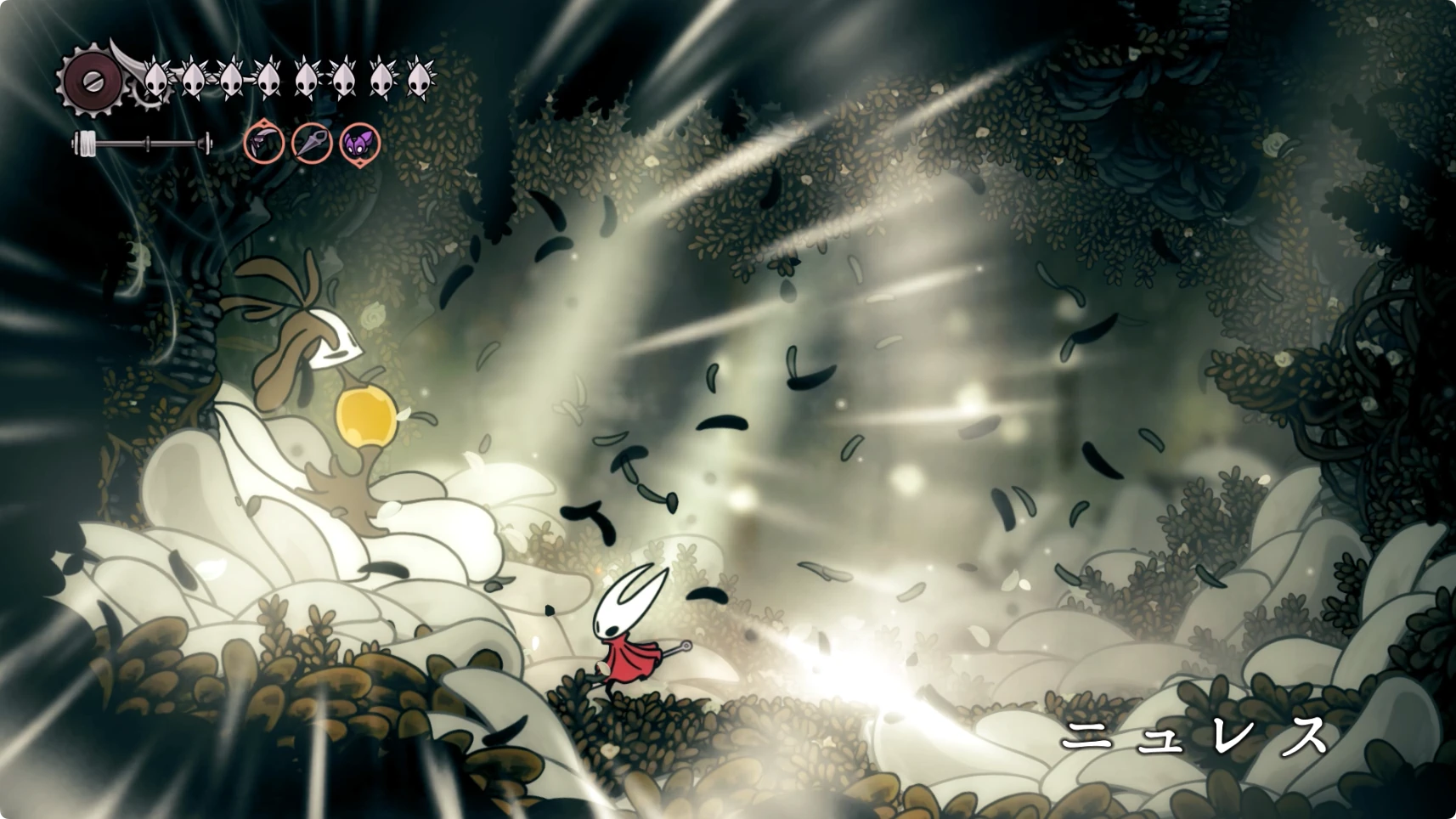The width and height of the screenshot is (1456, 819).
Task: Choose the purple bug tool icon
Action: coord(359,143)
